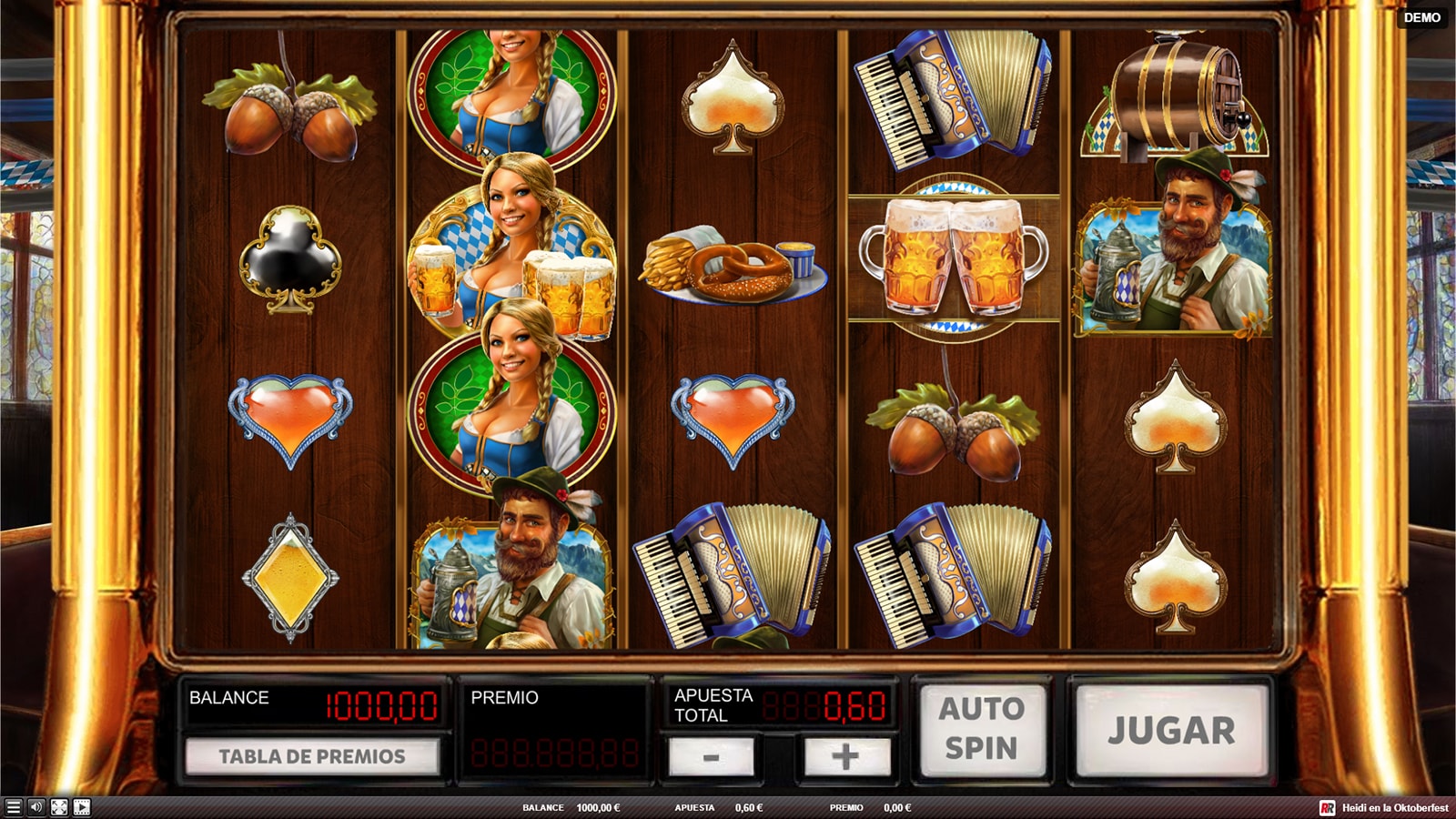Open the hamburger menu in the bottom bar

click(13, 807)
